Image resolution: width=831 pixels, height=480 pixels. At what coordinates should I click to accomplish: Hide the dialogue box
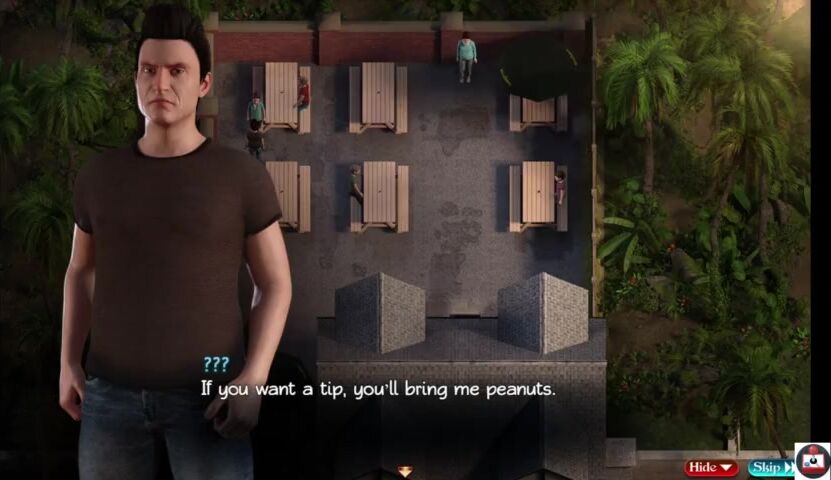(711, 467)
